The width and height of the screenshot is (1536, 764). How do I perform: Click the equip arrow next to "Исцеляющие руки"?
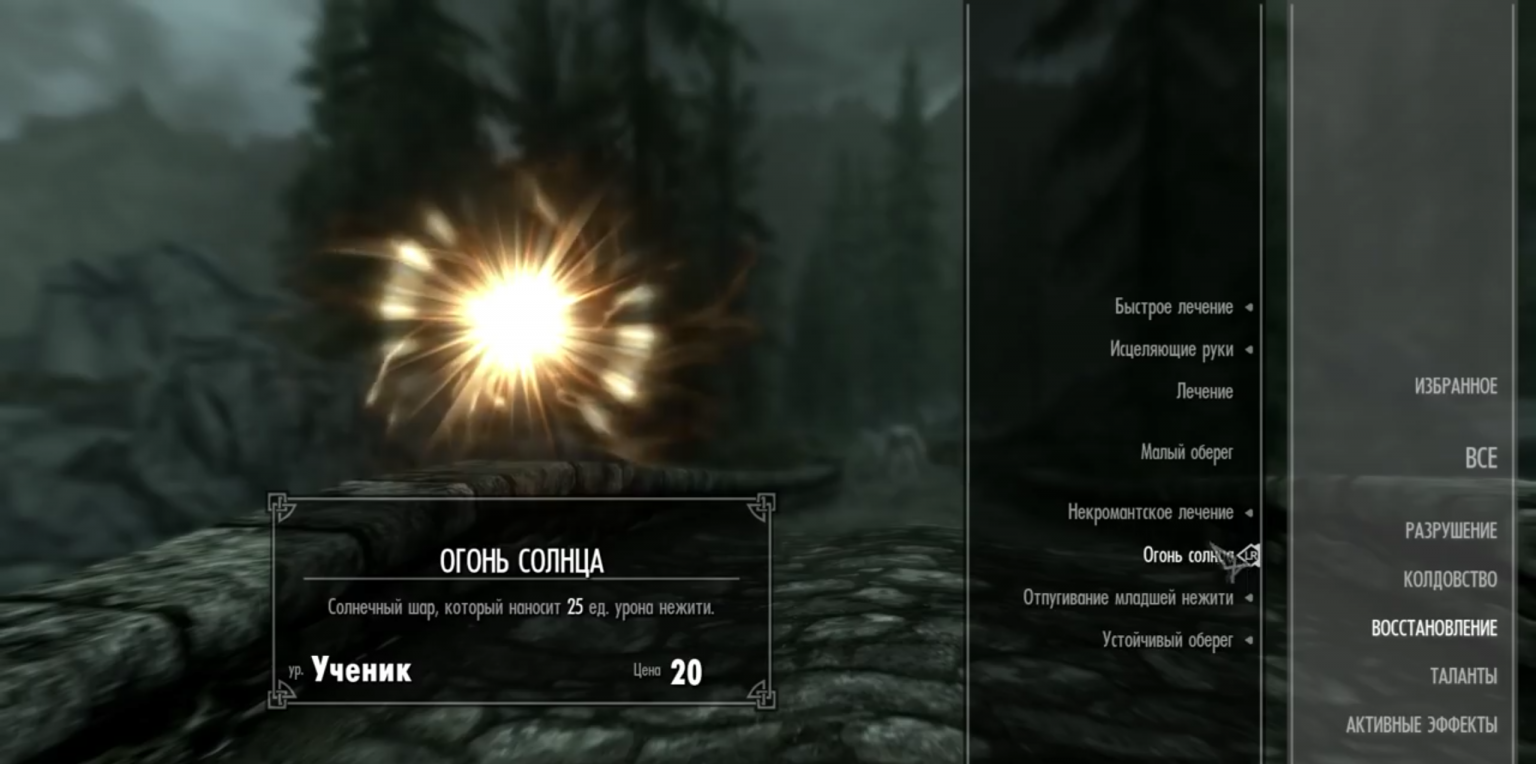tap(1247, 349)
